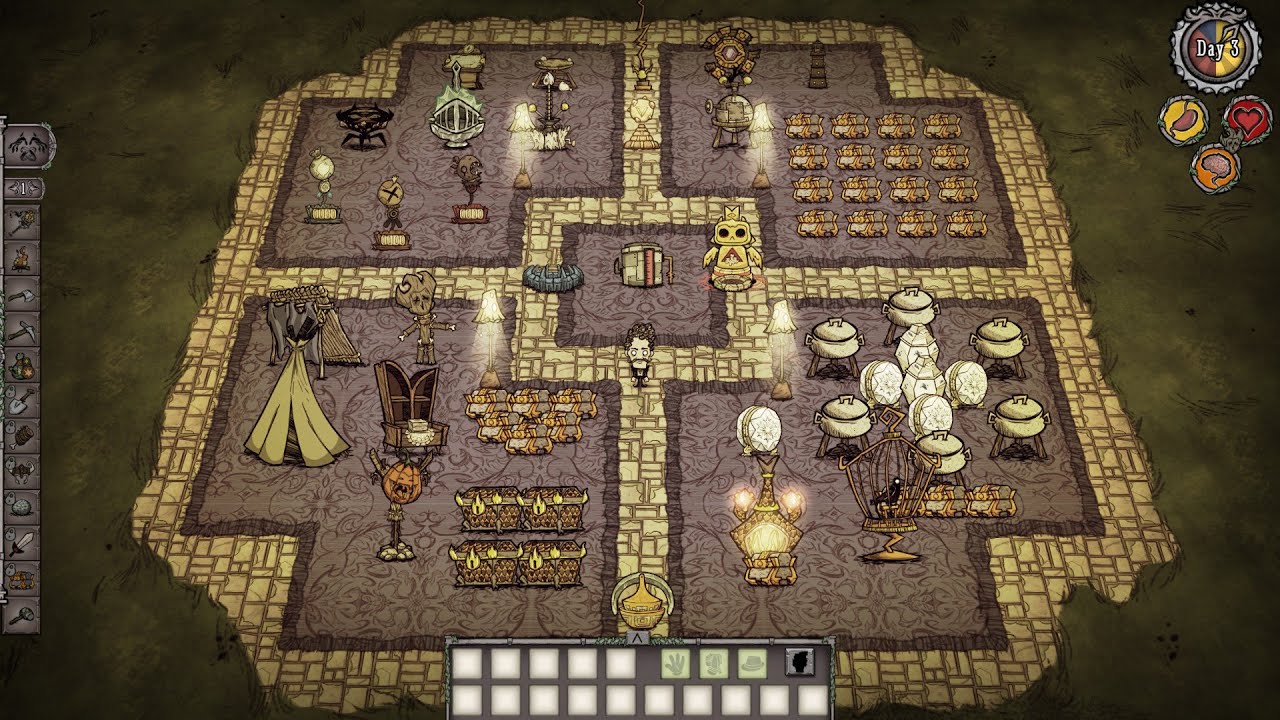Open the character silhouette inspect button
The height and width of the screenshot is (720, 1280).
[x=799, y=662]
